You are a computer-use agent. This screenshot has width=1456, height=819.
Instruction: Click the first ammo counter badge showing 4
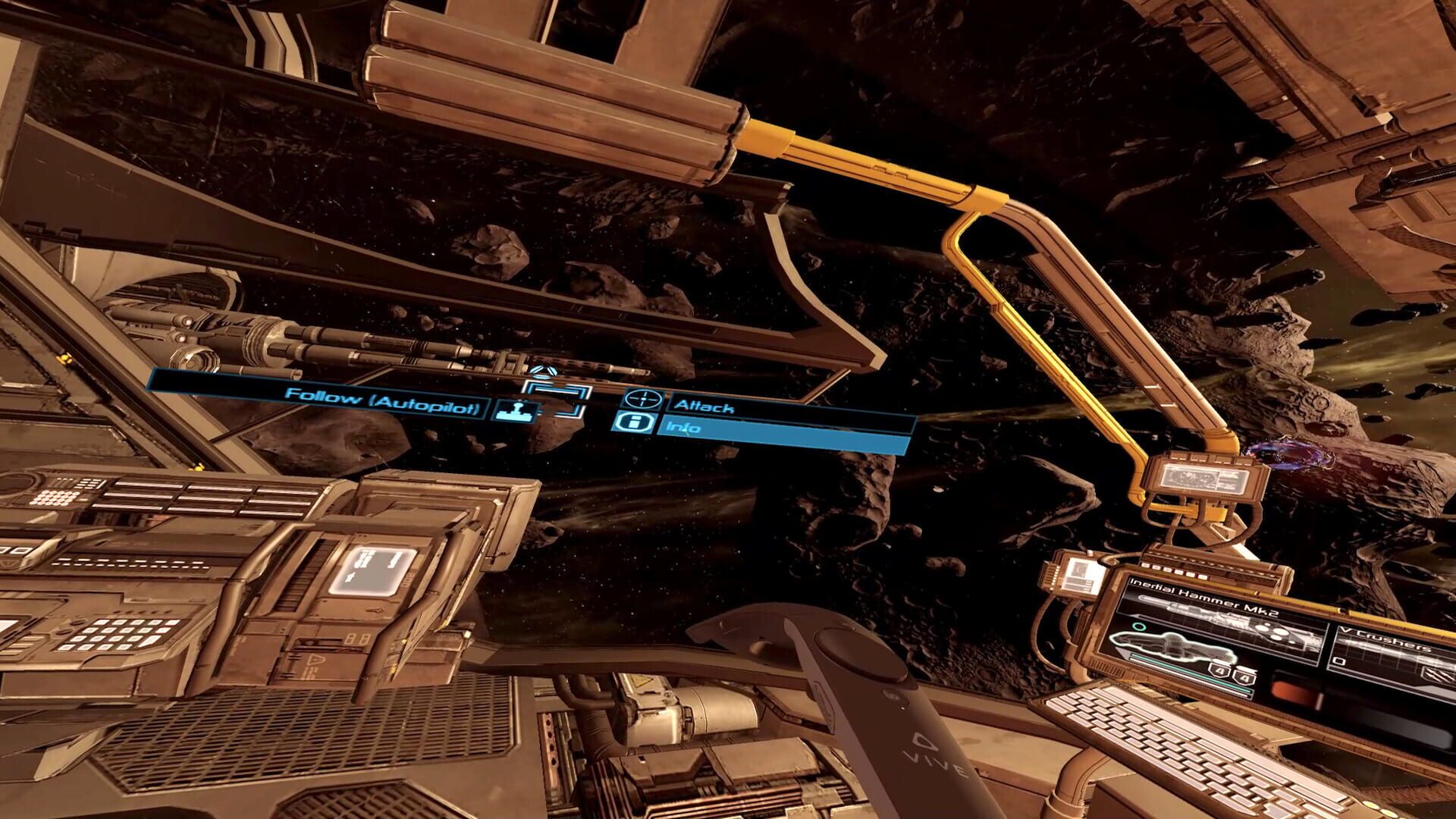tap(1220, 670)
